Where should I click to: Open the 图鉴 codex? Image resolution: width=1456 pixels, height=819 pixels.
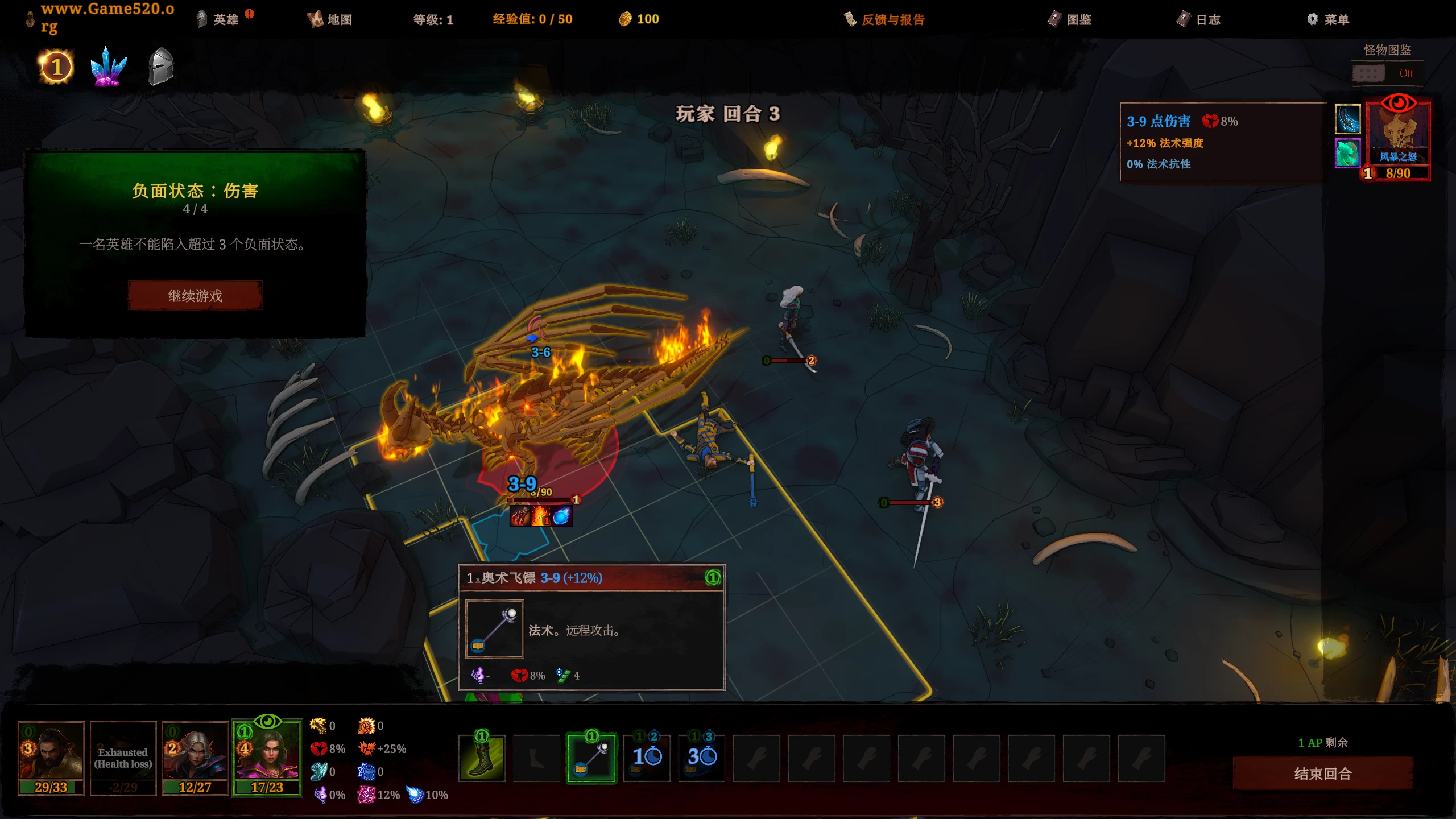pos(1070,19)
